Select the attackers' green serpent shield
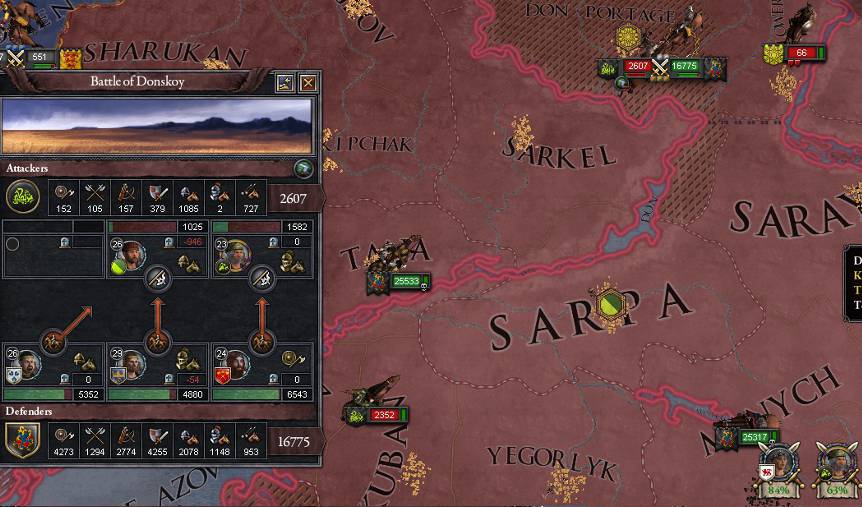Image resolution: width=862 pixels, height=507 pixels. coord(23,196)
